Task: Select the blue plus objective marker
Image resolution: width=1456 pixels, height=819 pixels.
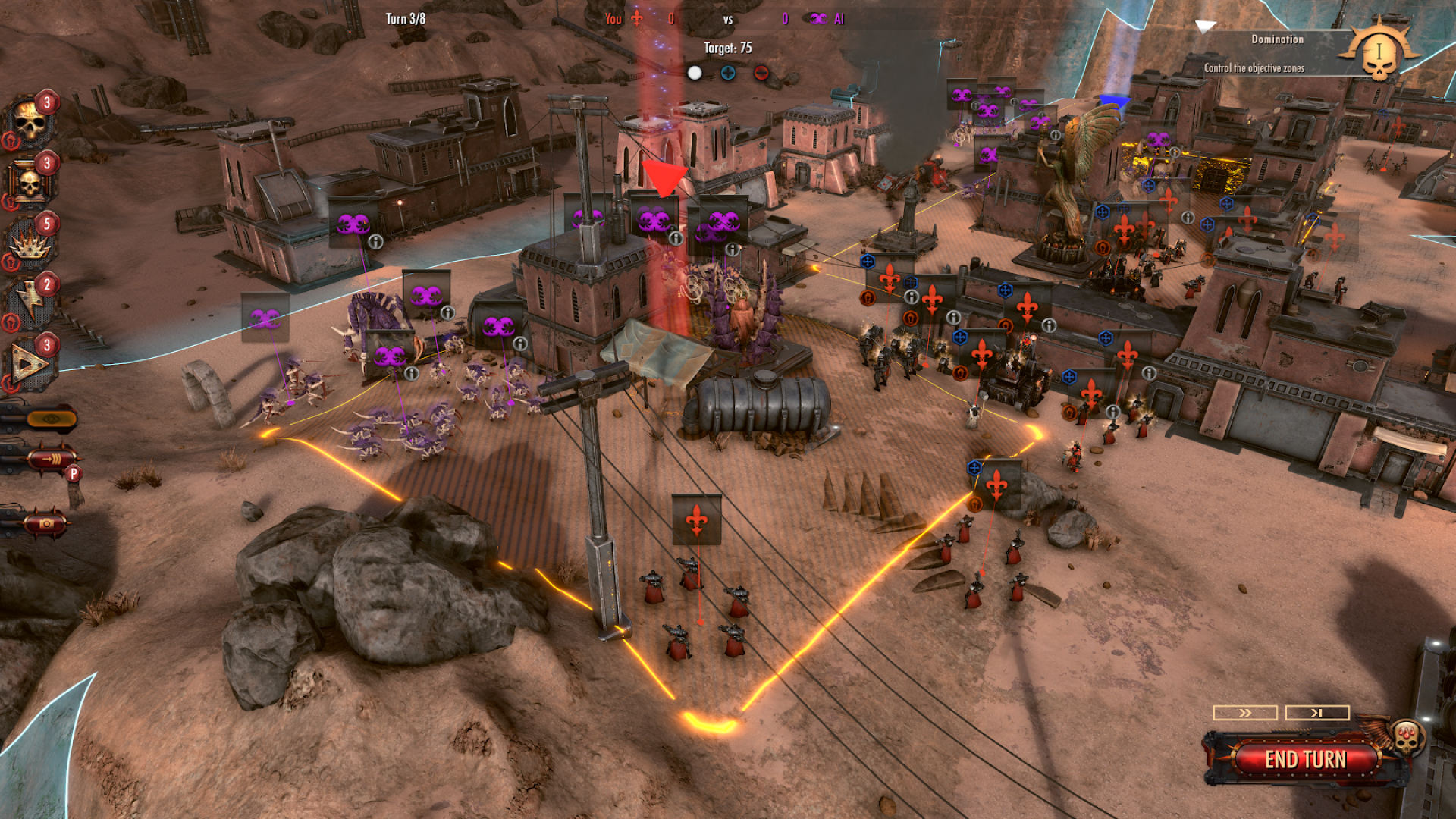Action: [x=728, y=73]
